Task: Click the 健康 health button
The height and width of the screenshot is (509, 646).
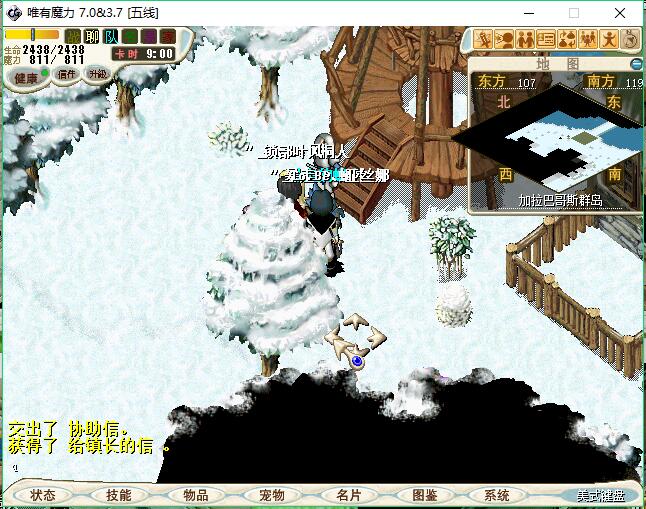Action: [26, 77]
